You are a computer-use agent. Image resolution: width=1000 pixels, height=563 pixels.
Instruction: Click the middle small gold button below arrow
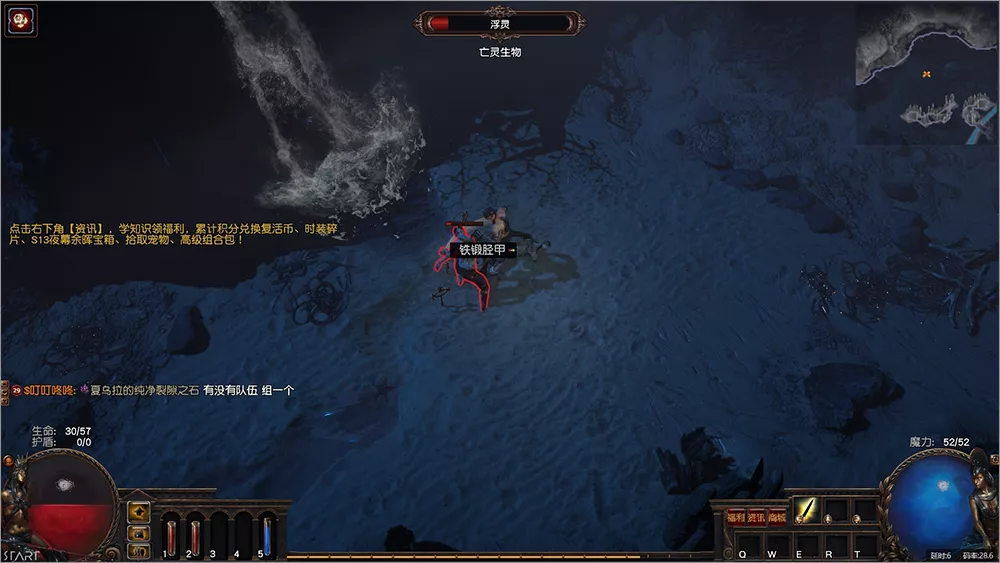pyautogui.click(x=138, y=533)
